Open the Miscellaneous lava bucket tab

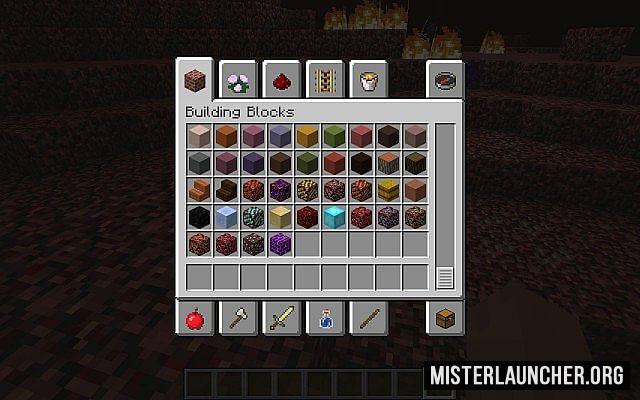tap(368, 80)
